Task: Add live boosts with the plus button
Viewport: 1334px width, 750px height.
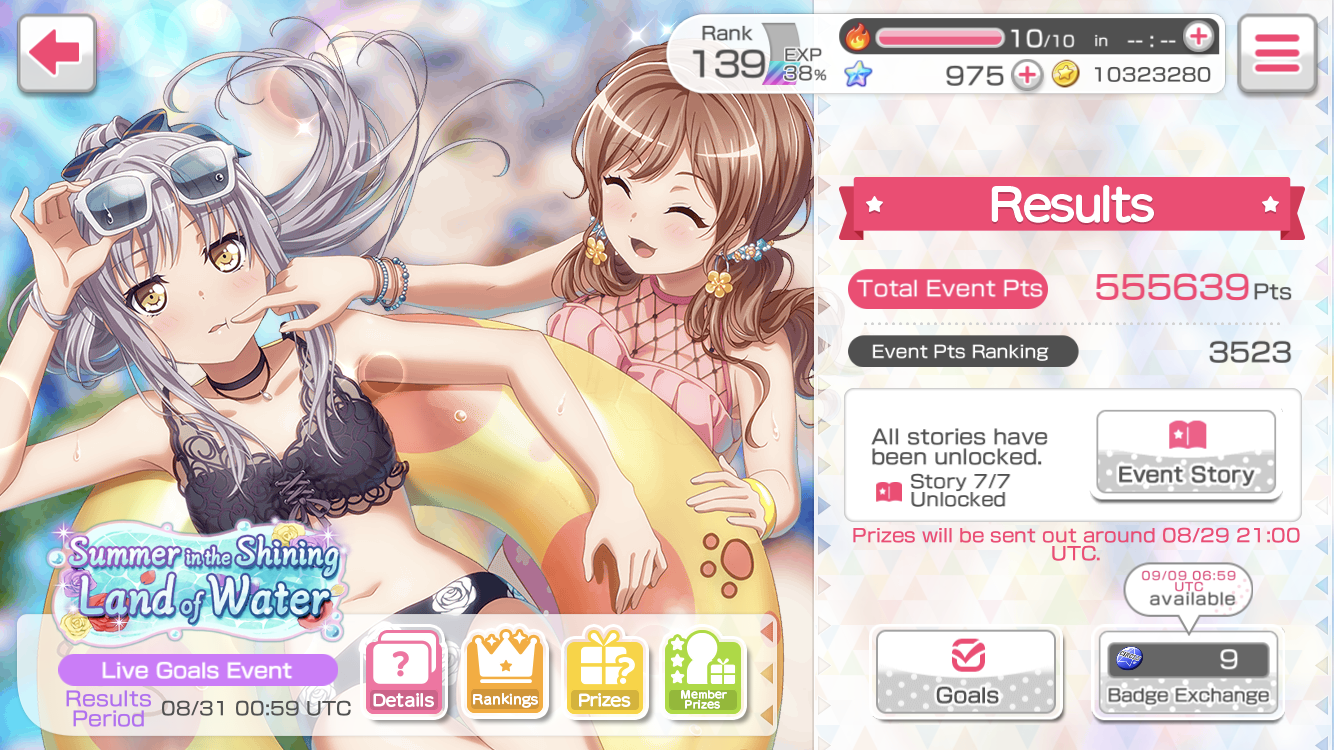Action: pyautogui.click(x=1197, y=38)
